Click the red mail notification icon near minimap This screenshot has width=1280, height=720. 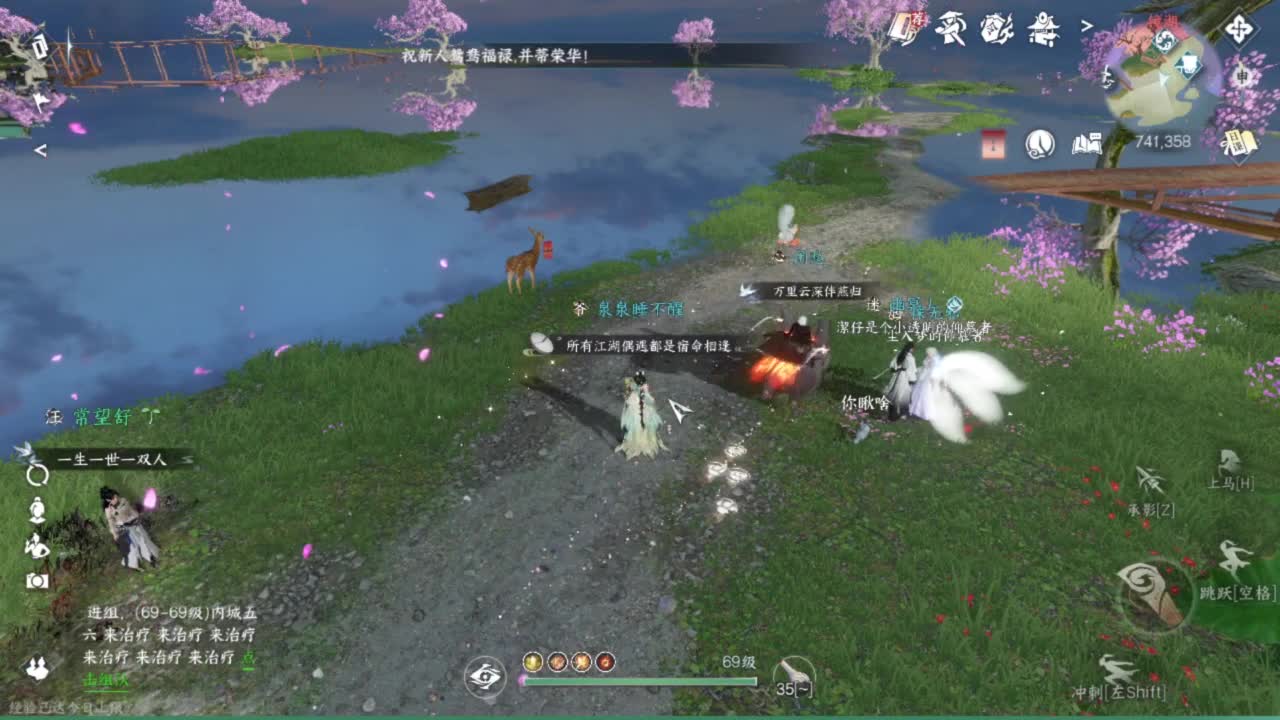click(x=992, y=143)
